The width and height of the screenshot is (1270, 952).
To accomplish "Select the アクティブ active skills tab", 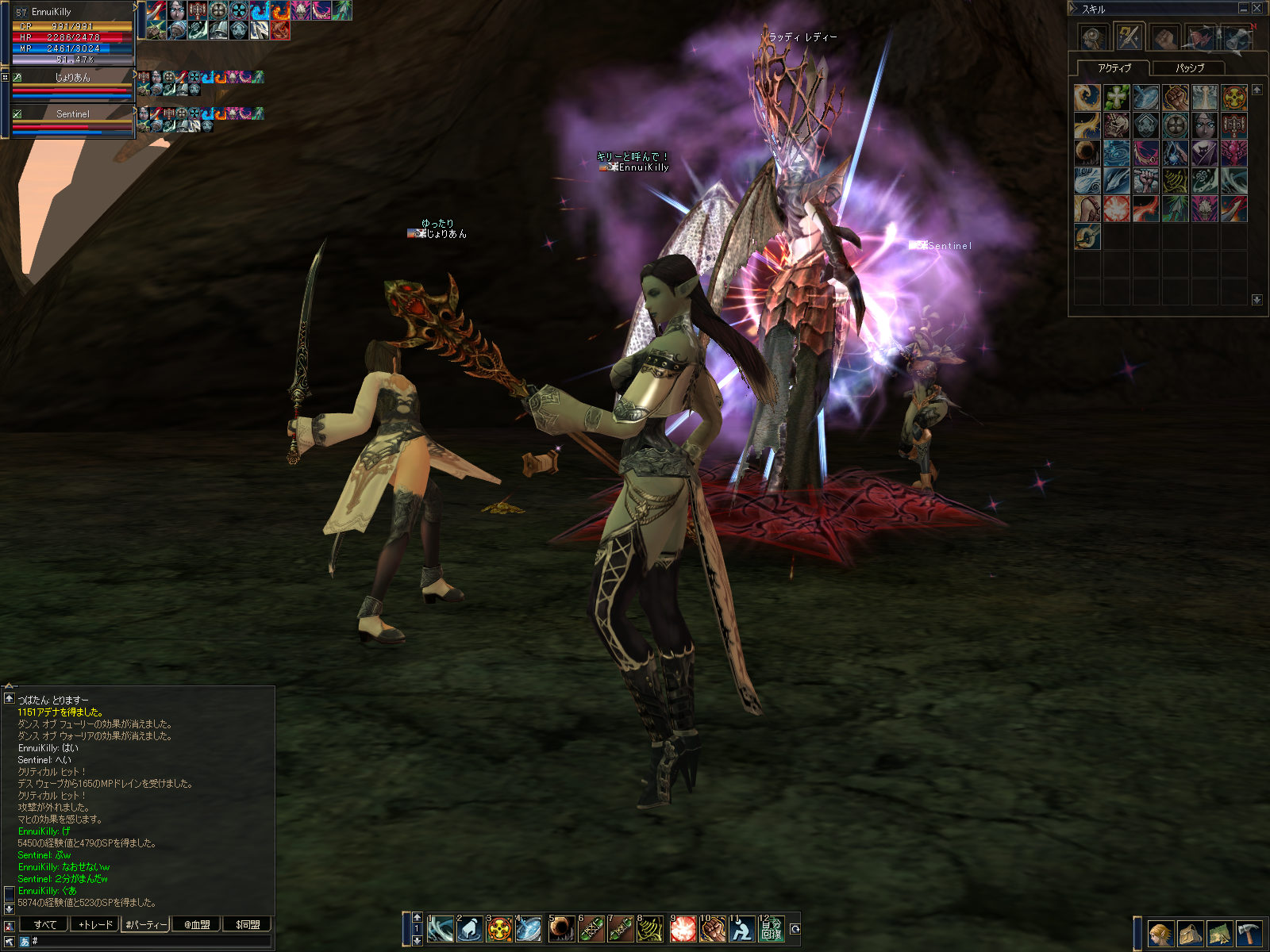I will pos(1114,68).
